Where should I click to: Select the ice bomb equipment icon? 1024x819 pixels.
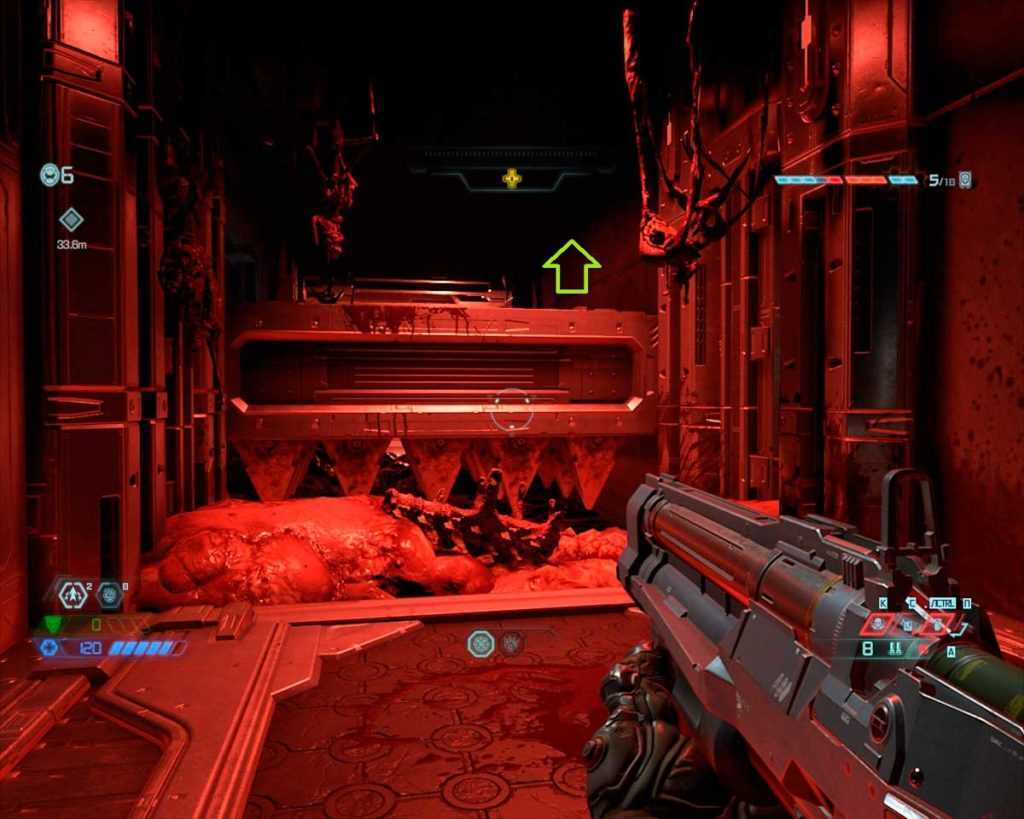pyautogui.click(x=110, y=595)
